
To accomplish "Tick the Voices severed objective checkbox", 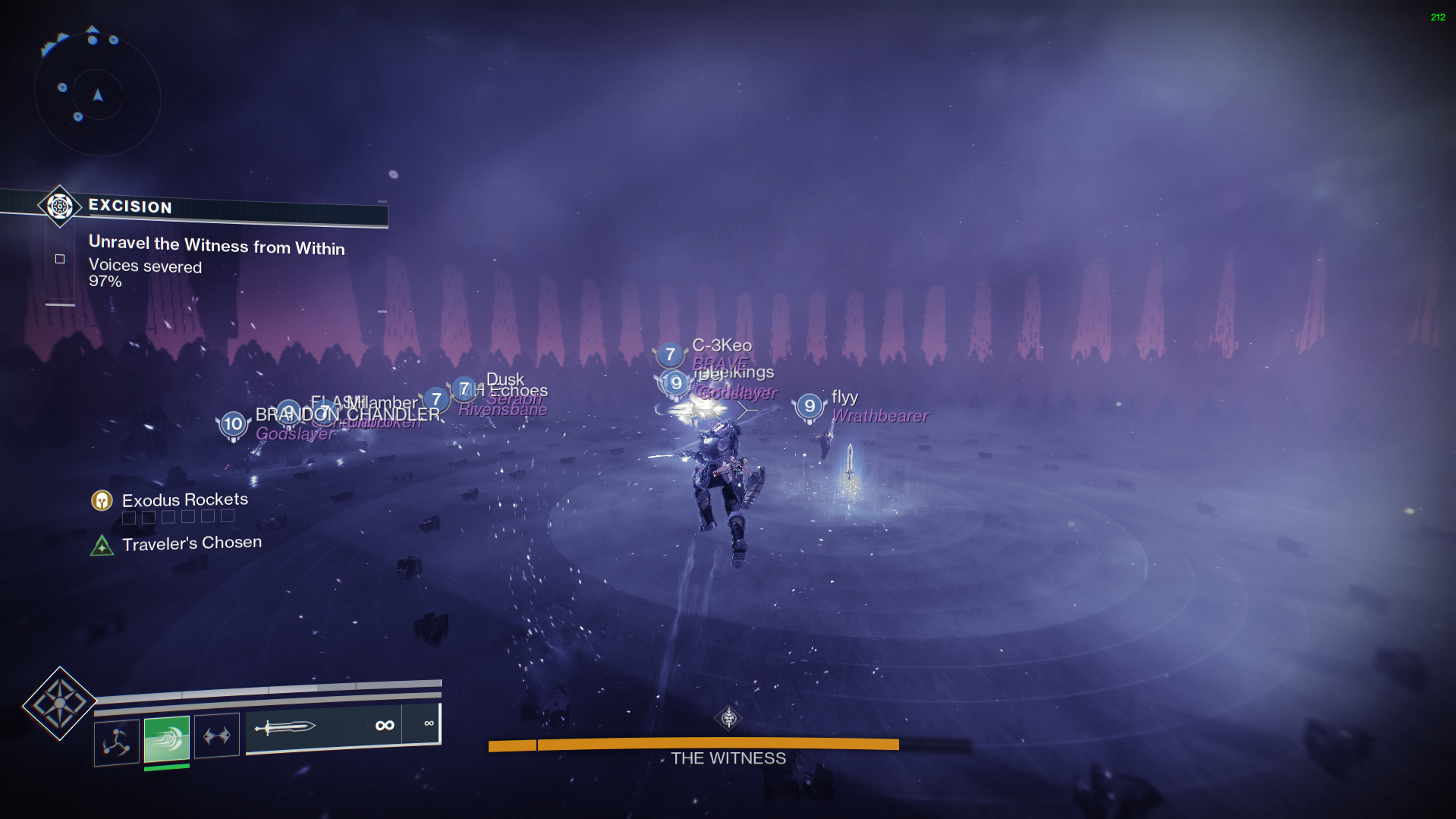I will [60, 259].
